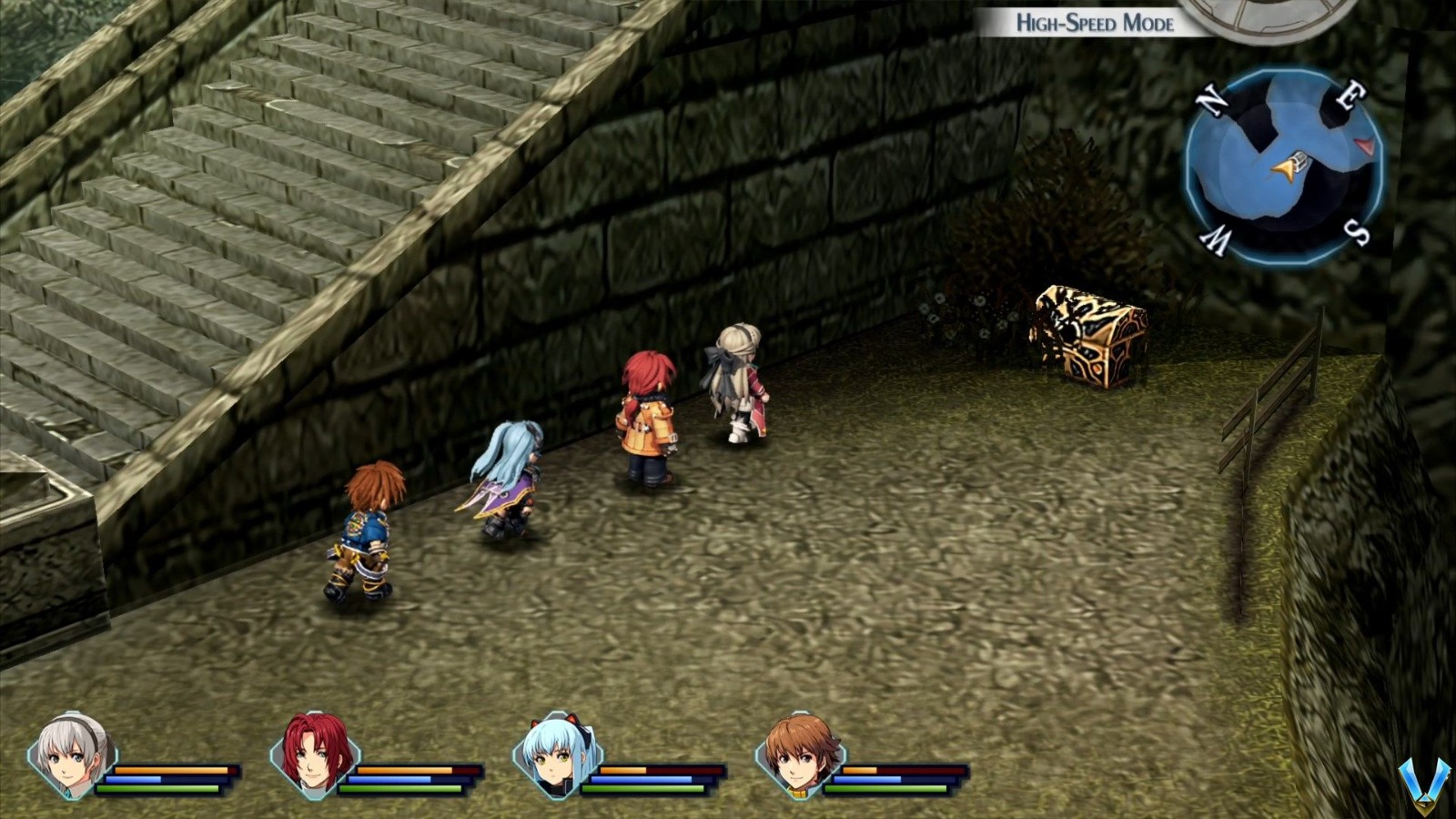
Task: Click the compass minimap in the top right
Action: 1283,168
